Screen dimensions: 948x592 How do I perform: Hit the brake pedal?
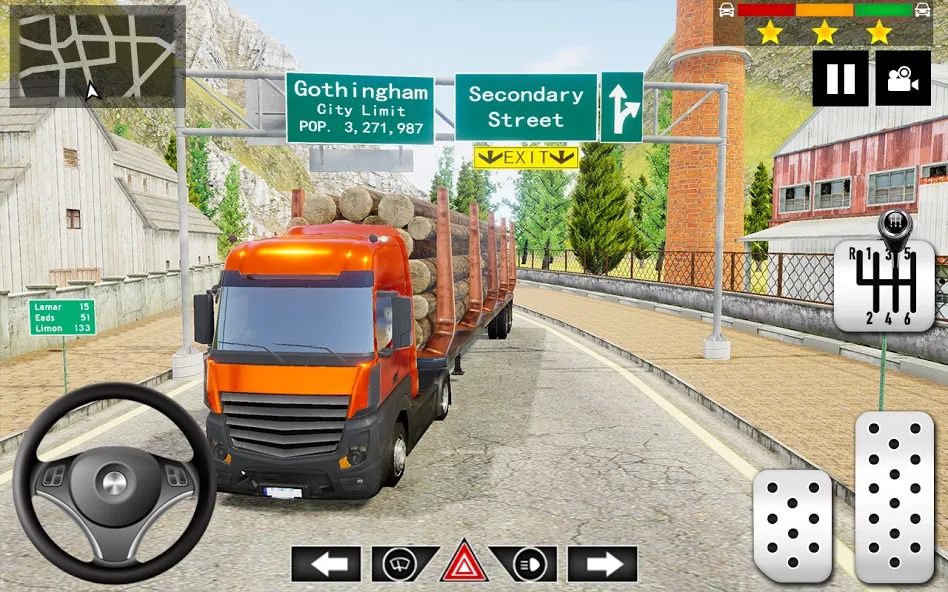(x=792, y=524)
